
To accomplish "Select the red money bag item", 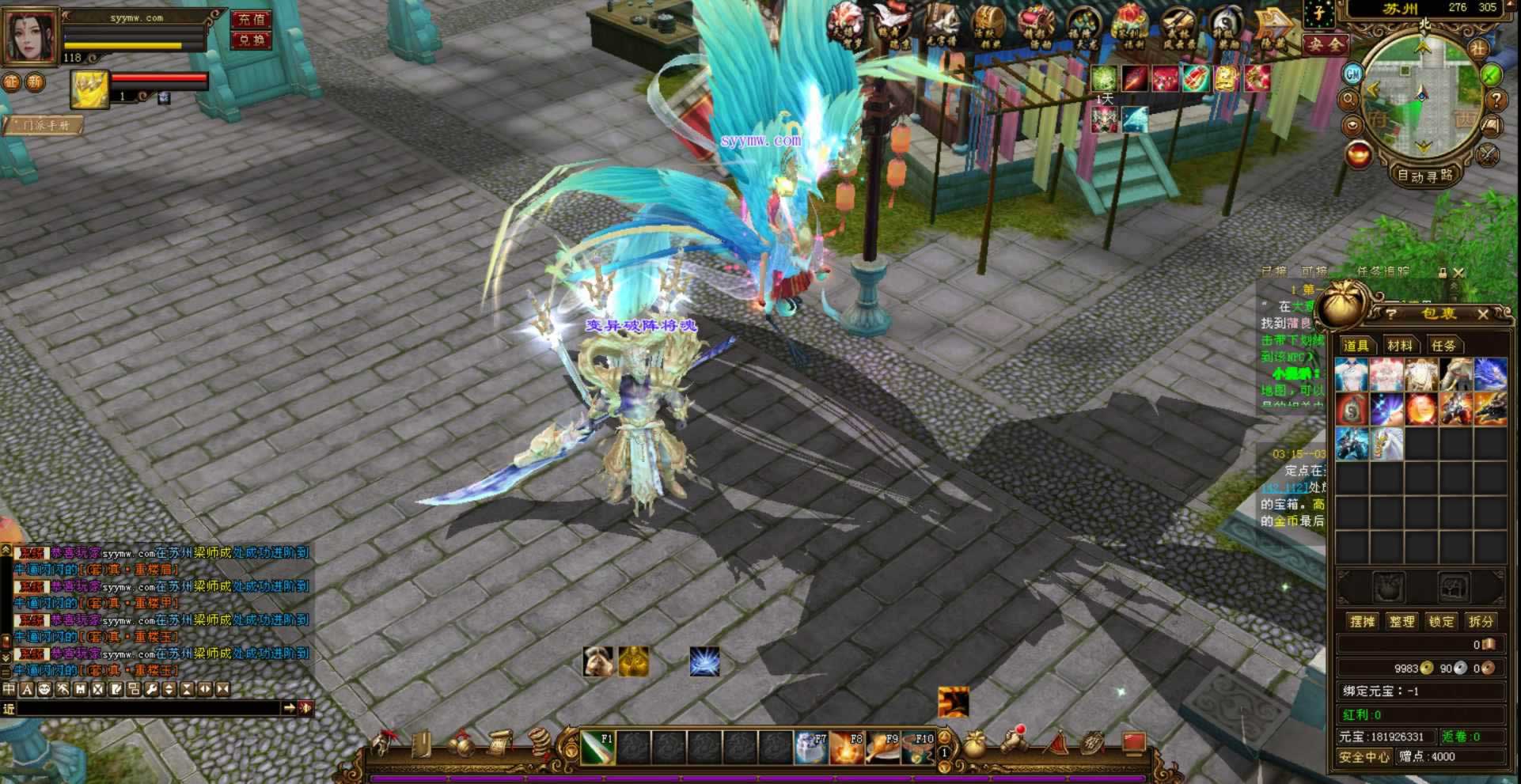I will 1352,410.
